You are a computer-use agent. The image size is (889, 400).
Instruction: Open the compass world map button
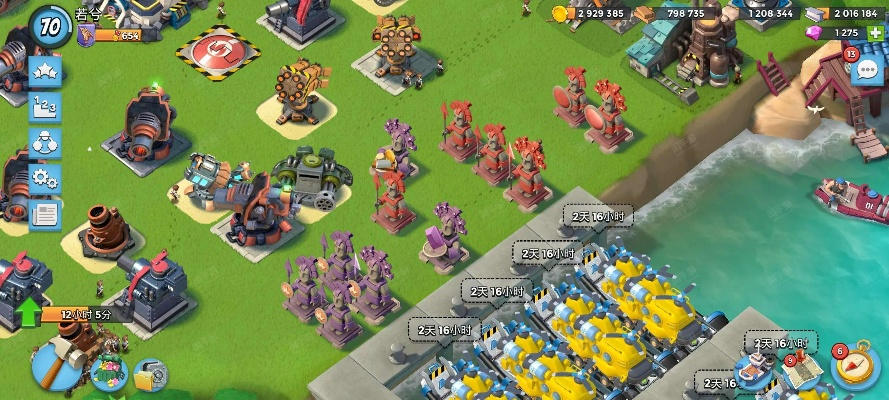pos(852,366)
